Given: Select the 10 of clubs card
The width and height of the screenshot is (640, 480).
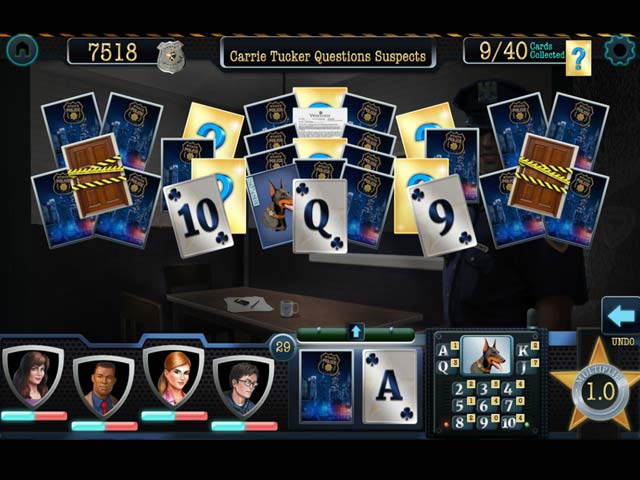Looking at the screenshot, I should coord(198,215).
